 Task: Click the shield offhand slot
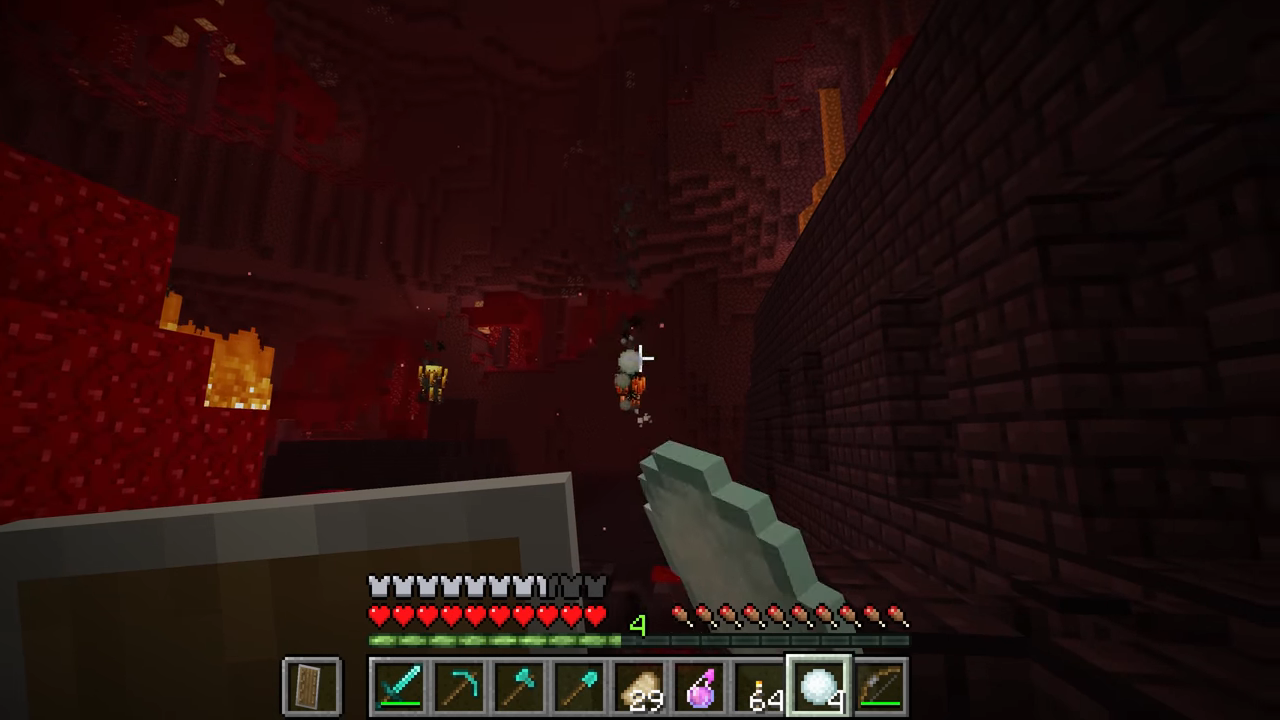pyautogui.click(x=312, y=687)
